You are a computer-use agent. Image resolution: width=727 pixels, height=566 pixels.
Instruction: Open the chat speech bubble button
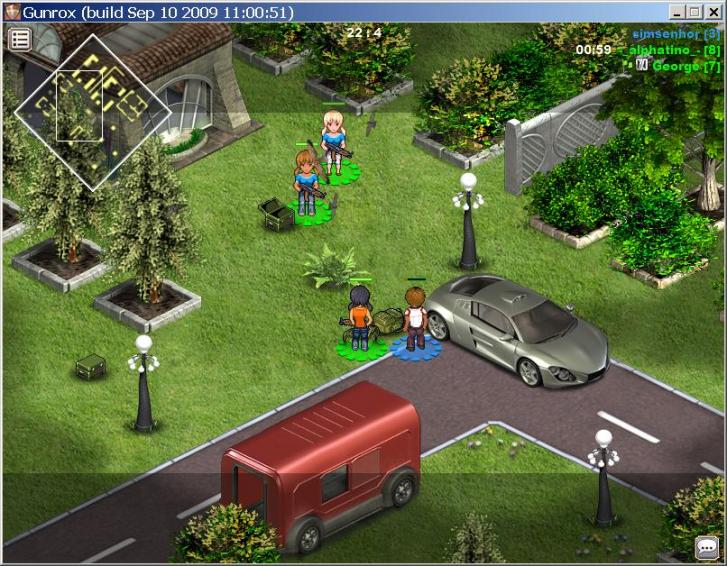click(x=707, y=548)
